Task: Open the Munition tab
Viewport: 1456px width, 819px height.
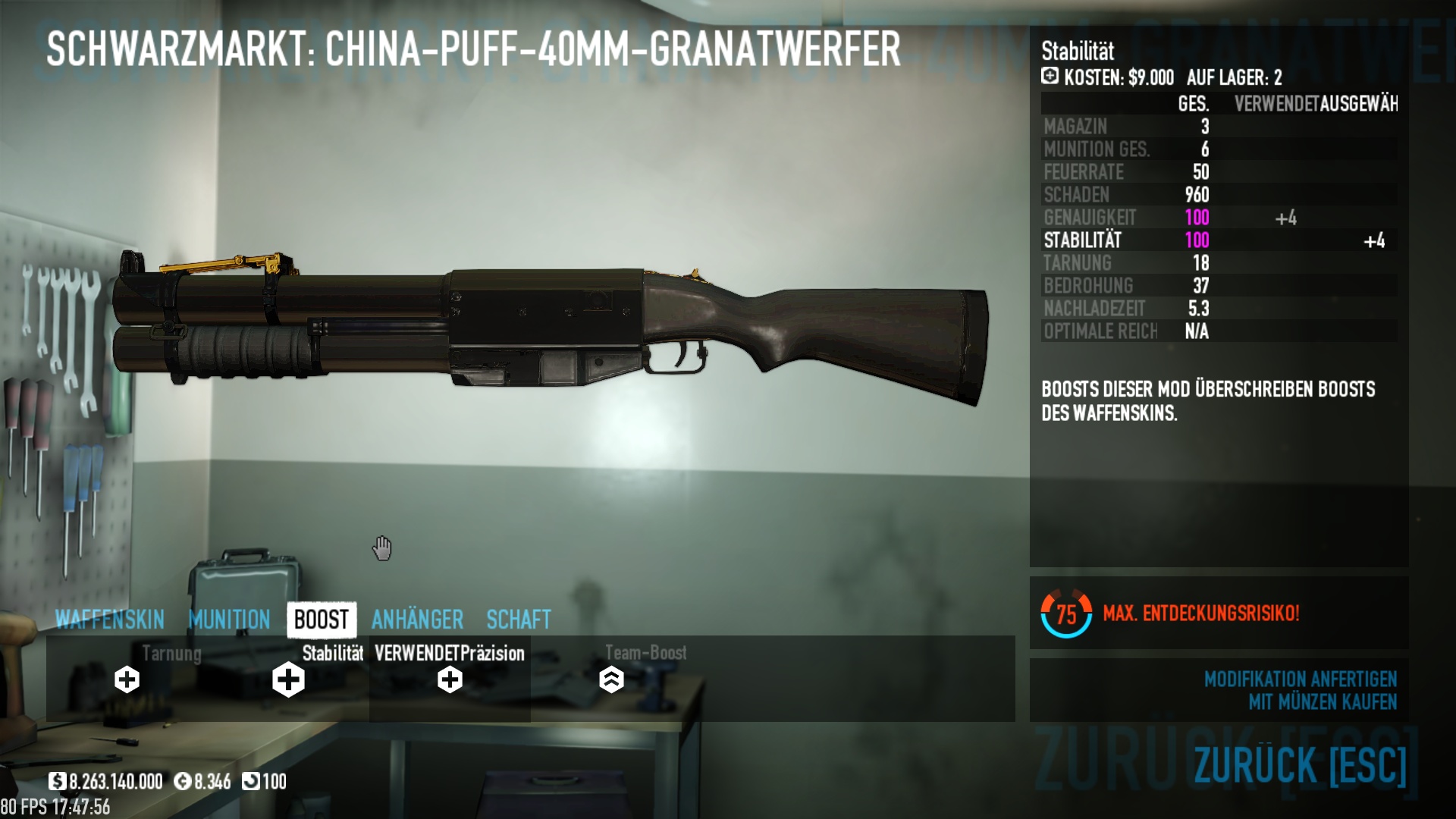Action: coord(229,620)
